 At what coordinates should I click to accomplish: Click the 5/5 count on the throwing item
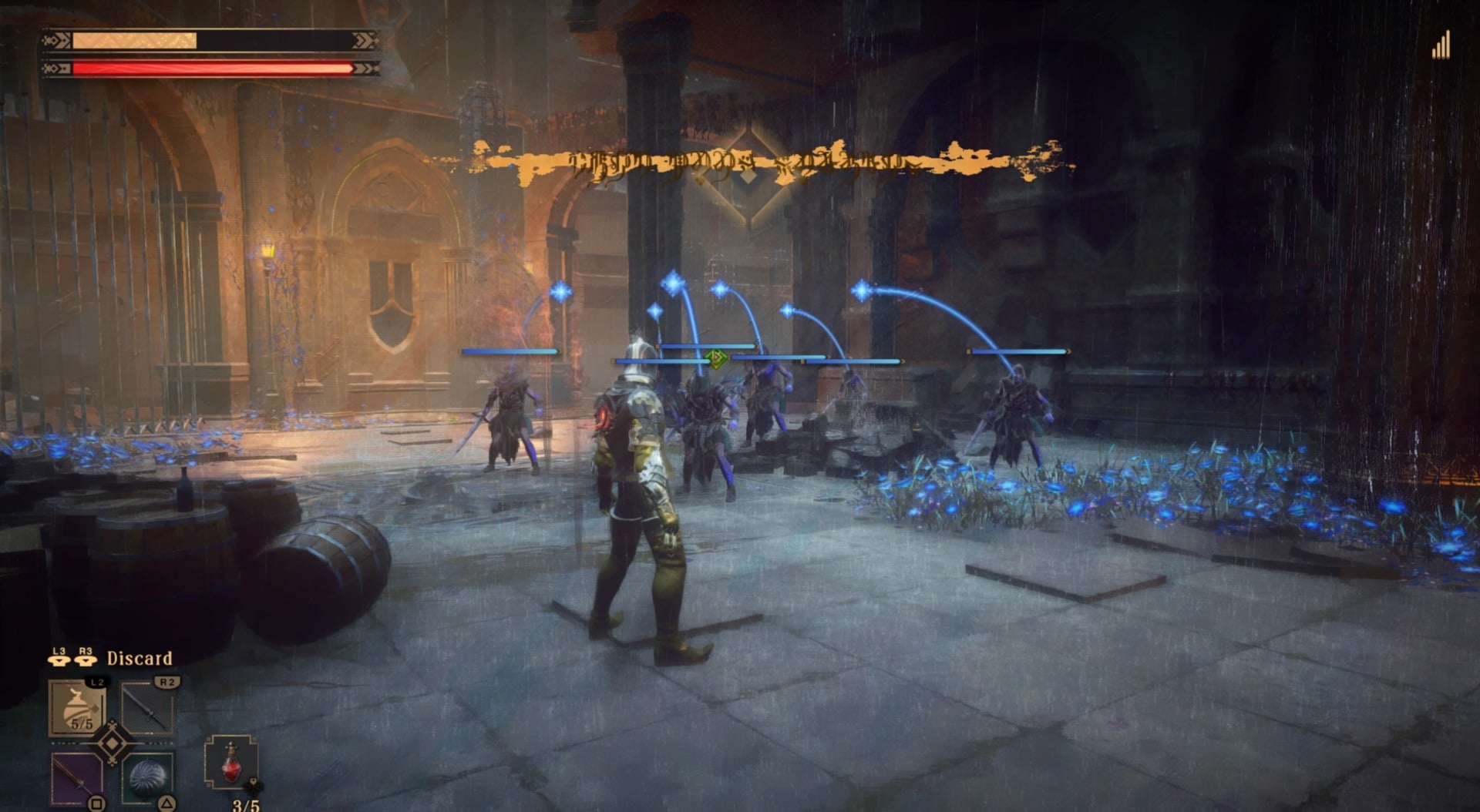tap(82, 724)
